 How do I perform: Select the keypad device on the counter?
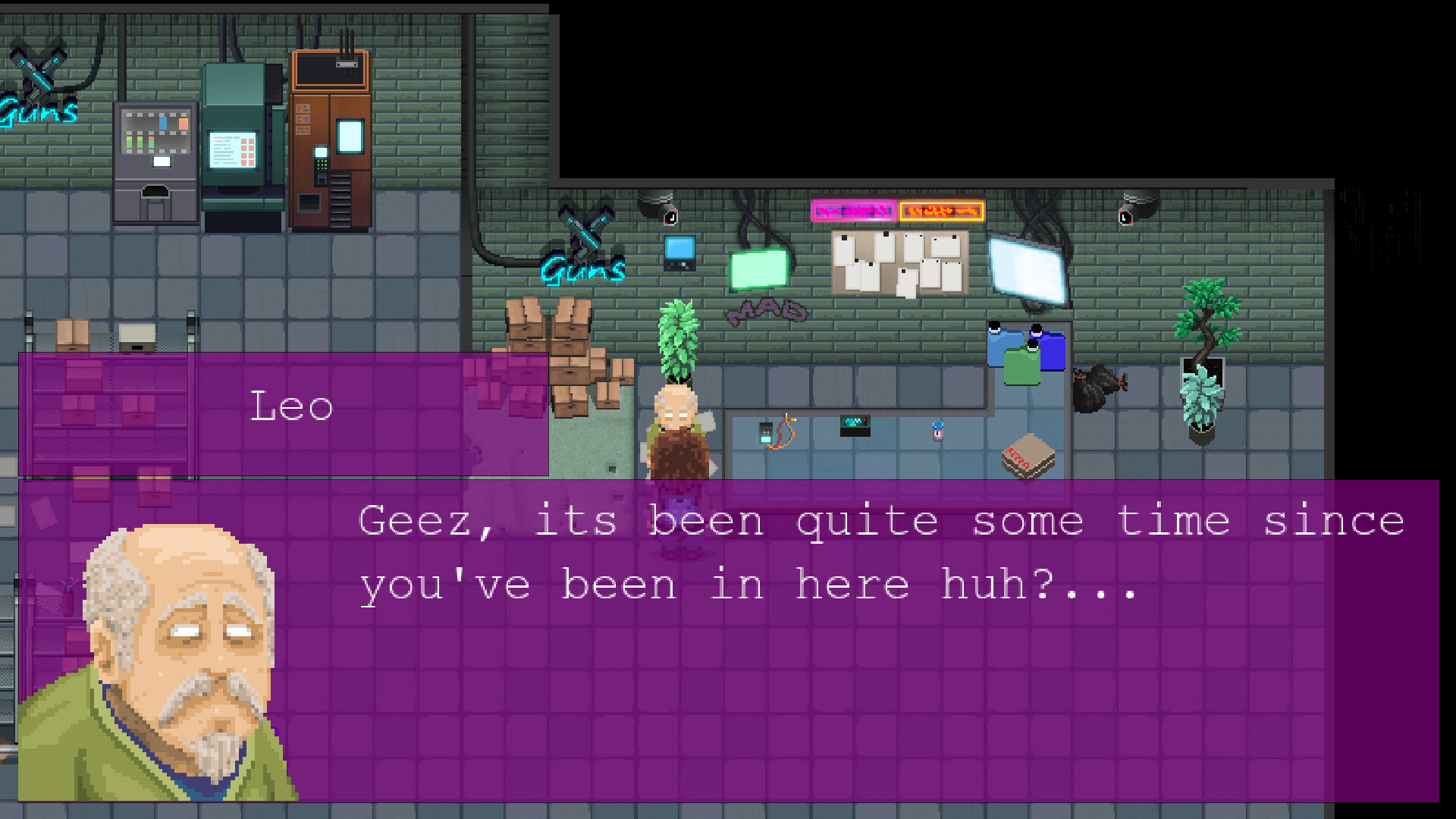point(855,427)
